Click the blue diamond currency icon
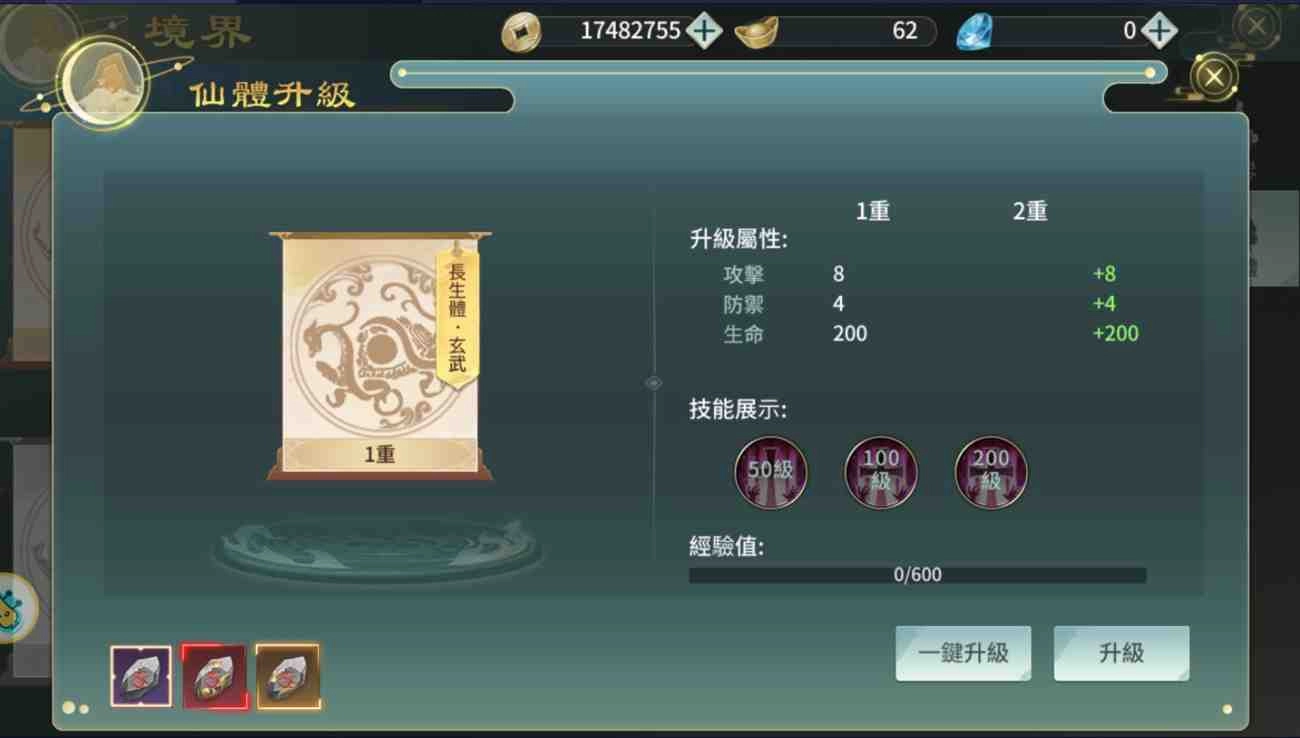Viewport: 1300px width, 738px height. pyautogui.click(x=975, y=30)
